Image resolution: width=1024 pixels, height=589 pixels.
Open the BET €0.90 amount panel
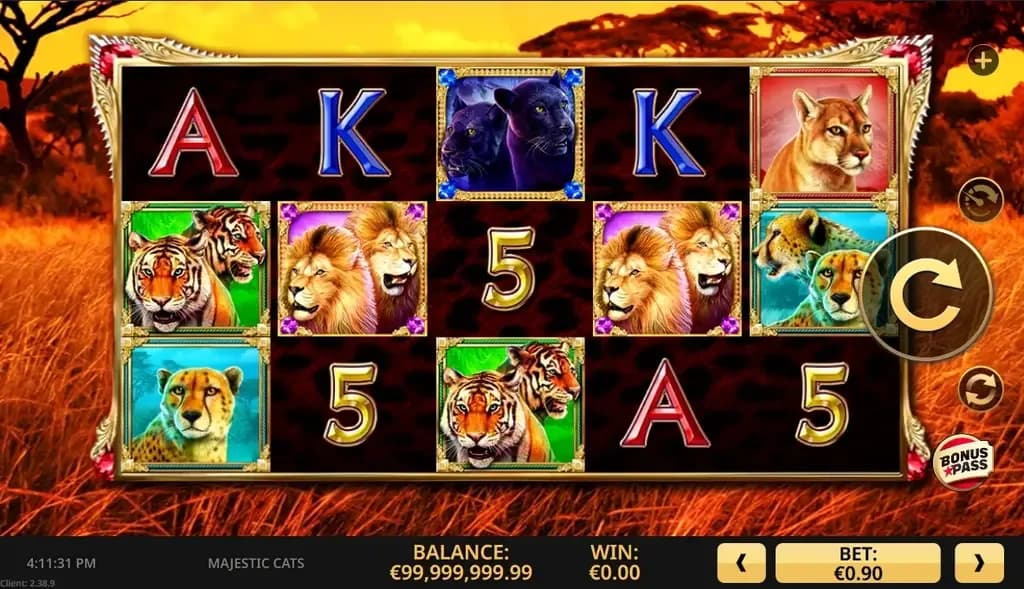858,563
